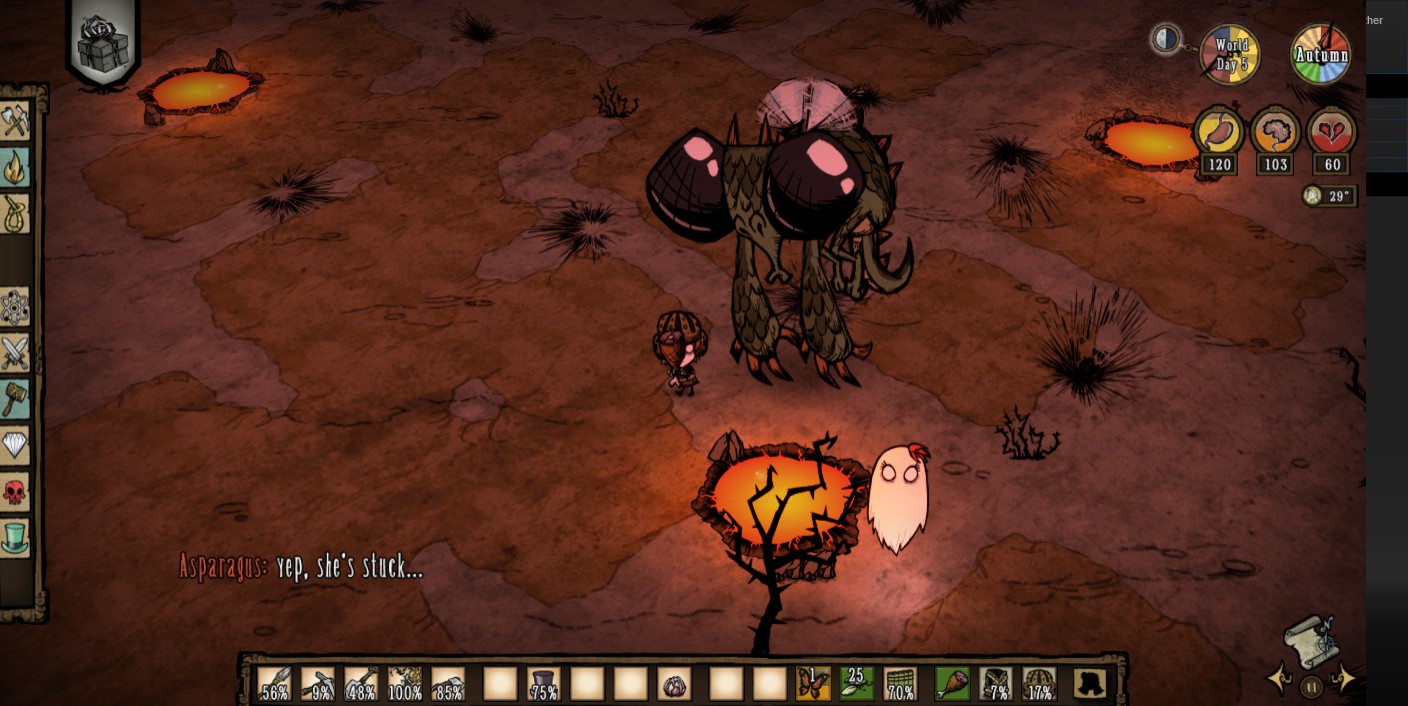1408x706 pixels.
Task: Pick the butterfly in the inventory
Action: tap(813, 684)
